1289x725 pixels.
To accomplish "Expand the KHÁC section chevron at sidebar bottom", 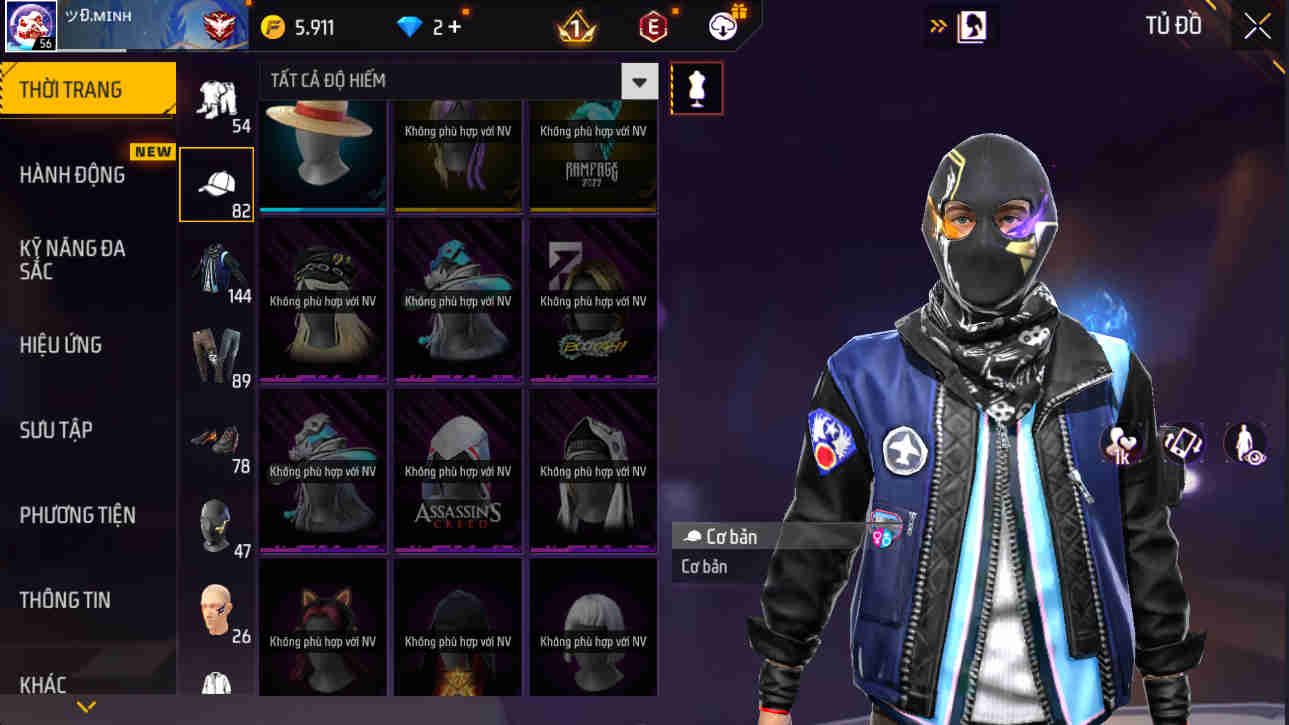I will tap(86, 707).
